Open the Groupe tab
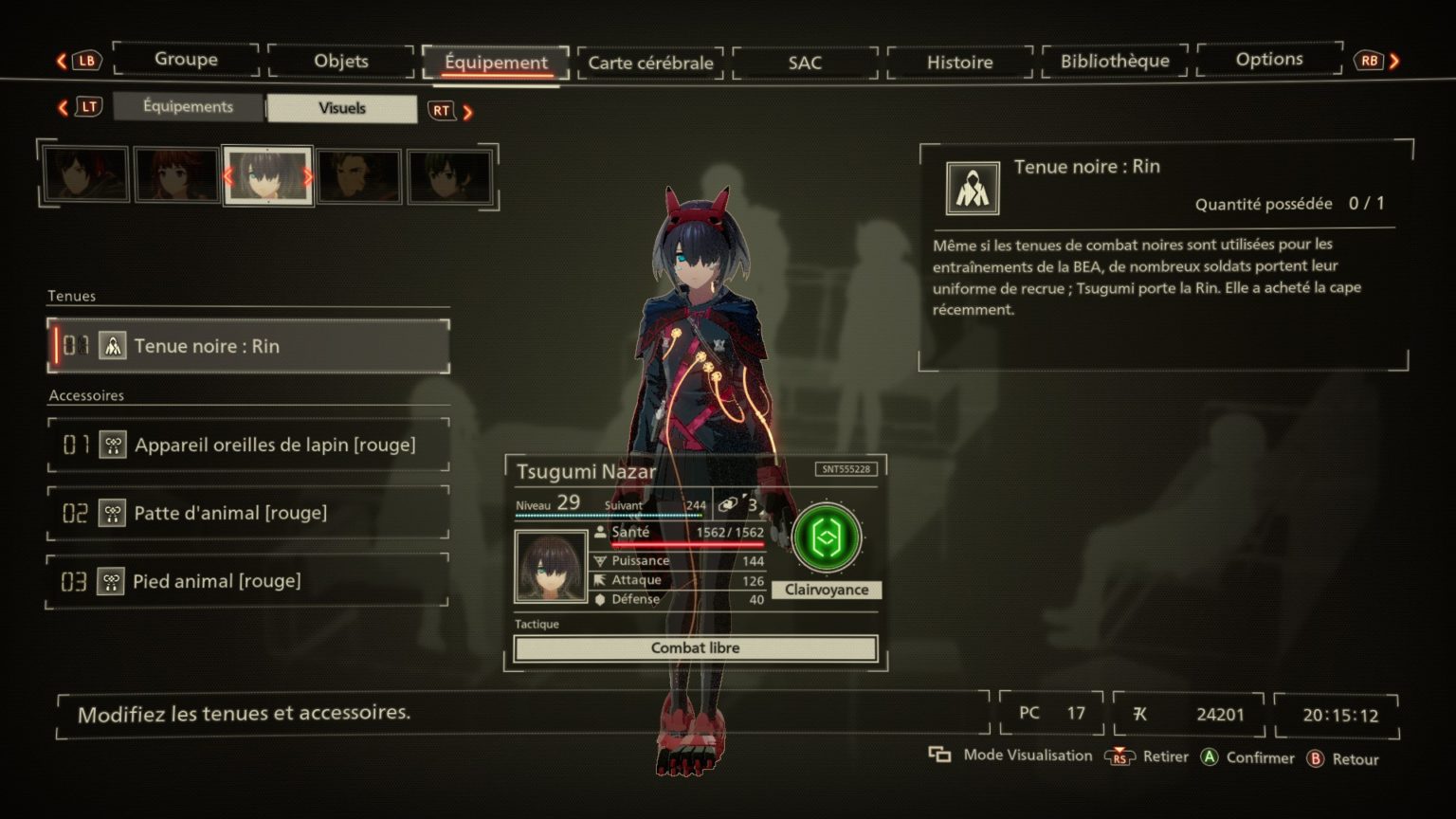Screen dimensions: 1456x819 pos(186,60)
